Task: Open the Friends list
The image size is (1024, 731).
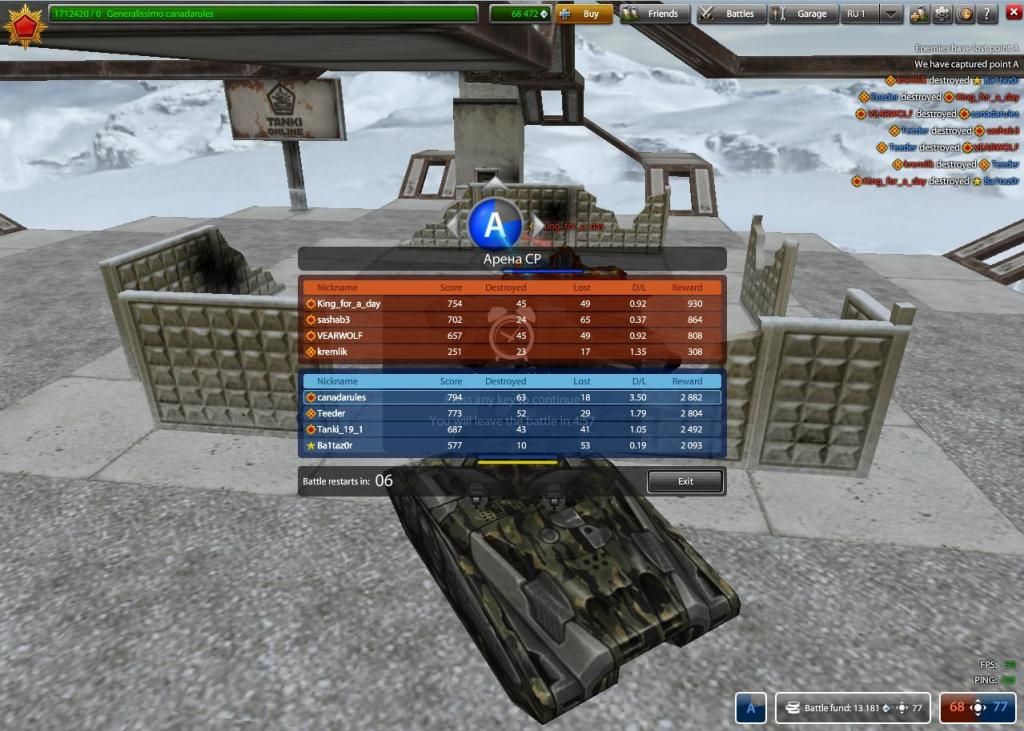Action: click(653, 14)
